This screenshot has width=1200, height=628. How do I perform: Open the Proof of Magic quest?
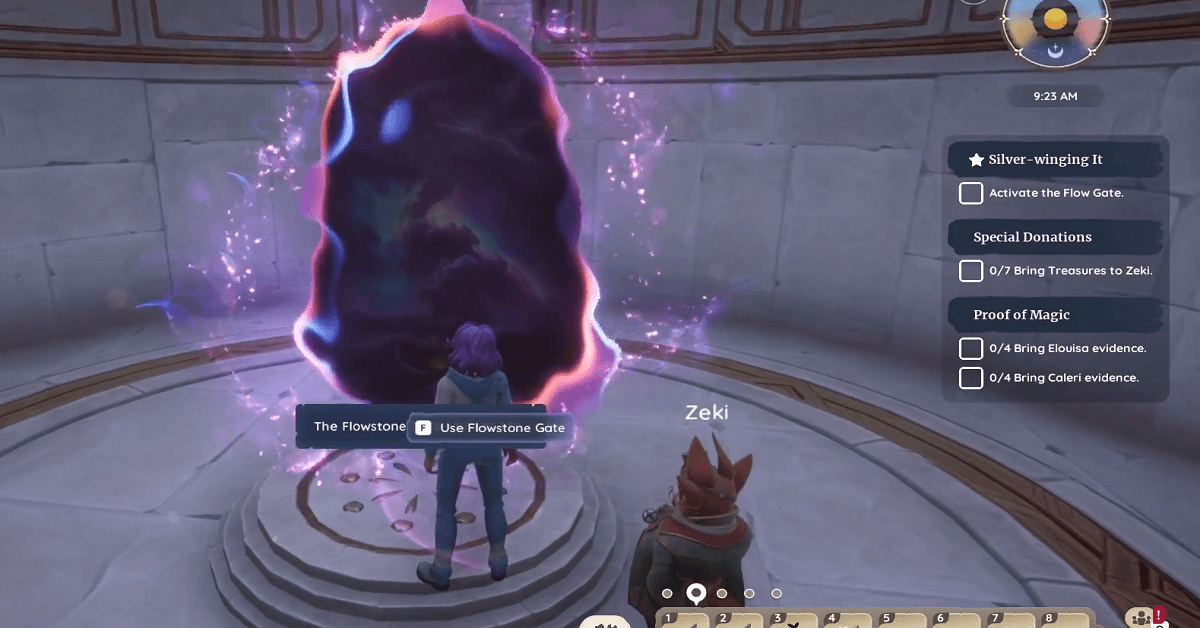point(1021,315)
